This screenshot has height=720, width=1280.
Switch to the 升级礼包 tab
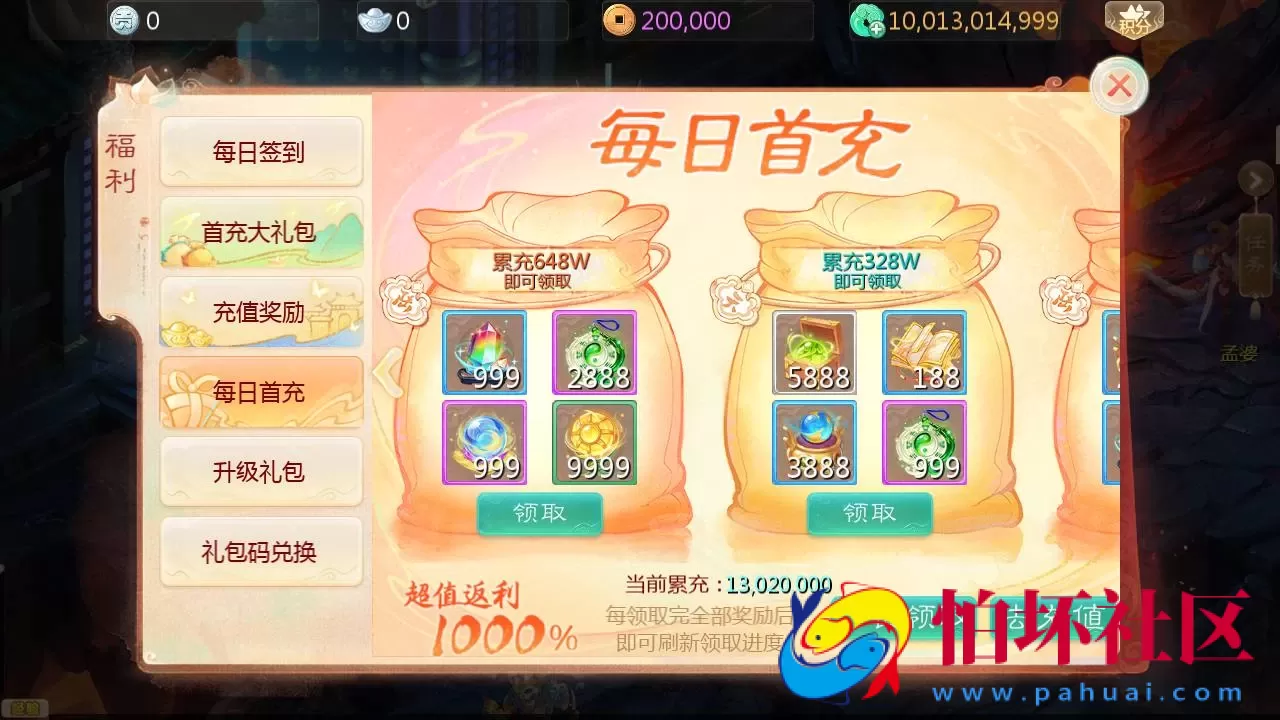260,472
